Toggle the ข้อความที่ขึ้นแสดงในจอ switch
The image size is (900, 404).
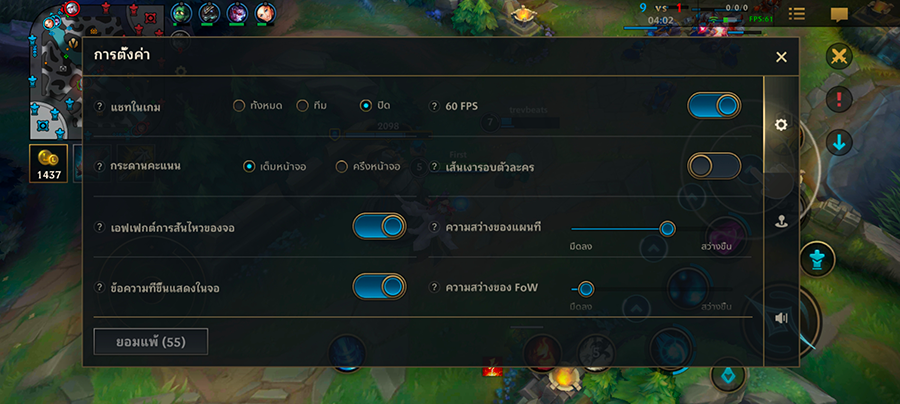379,287
